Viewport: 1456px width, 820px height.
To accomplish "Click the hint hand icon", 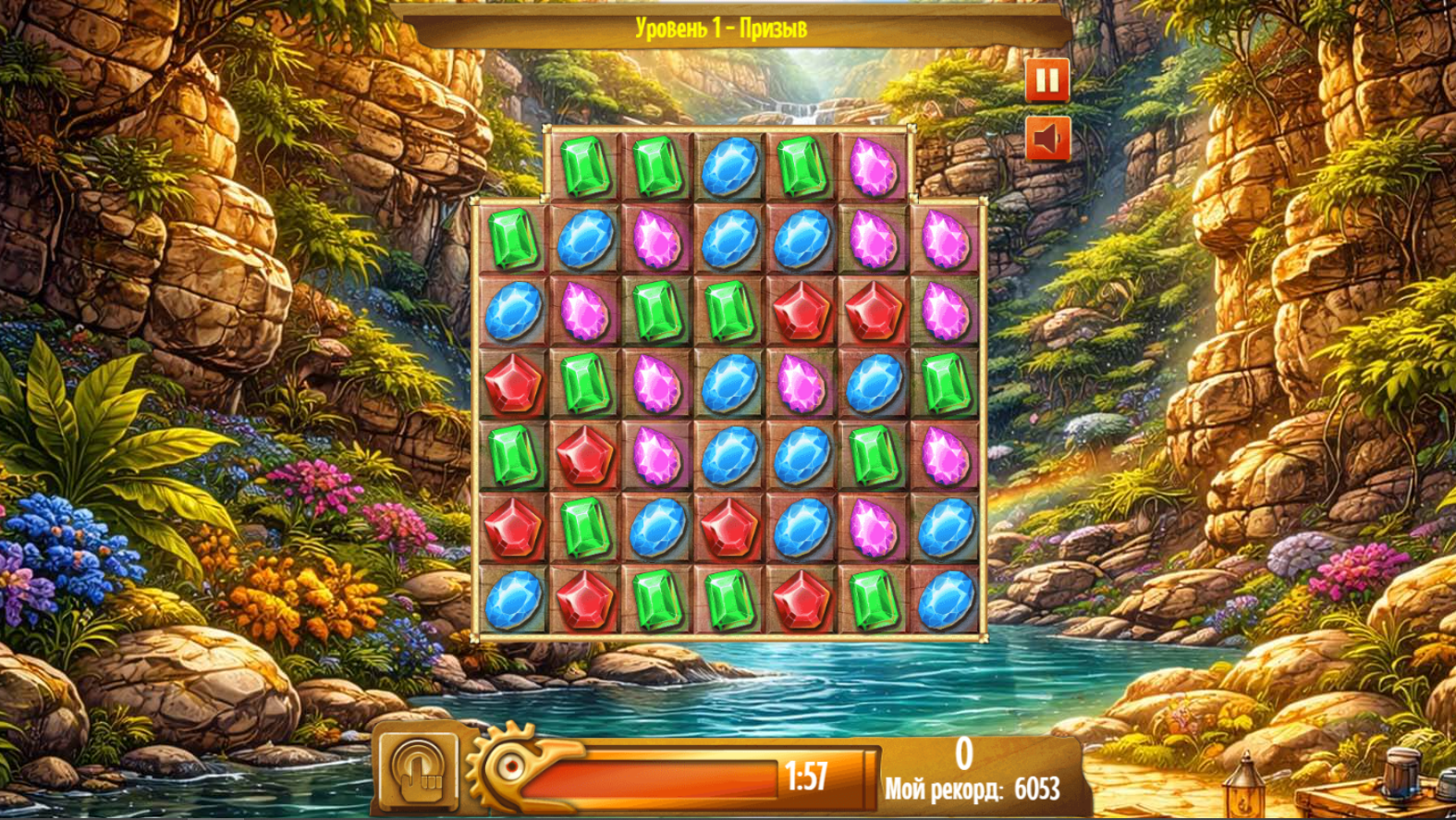I will [421, 772].
